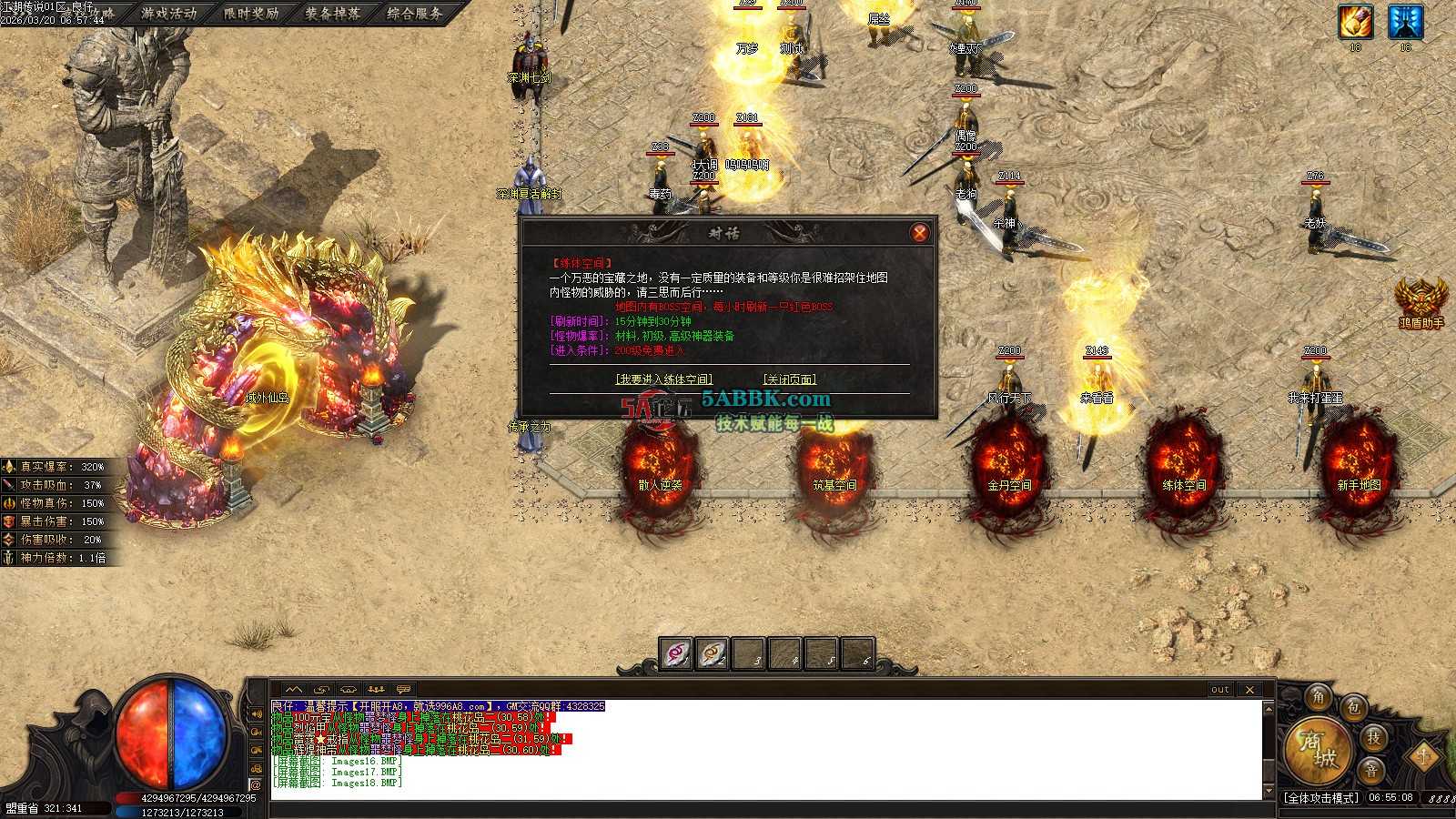Open the 限时奖励 top menu
1456x819 pixels.
(x=251, y=14)
